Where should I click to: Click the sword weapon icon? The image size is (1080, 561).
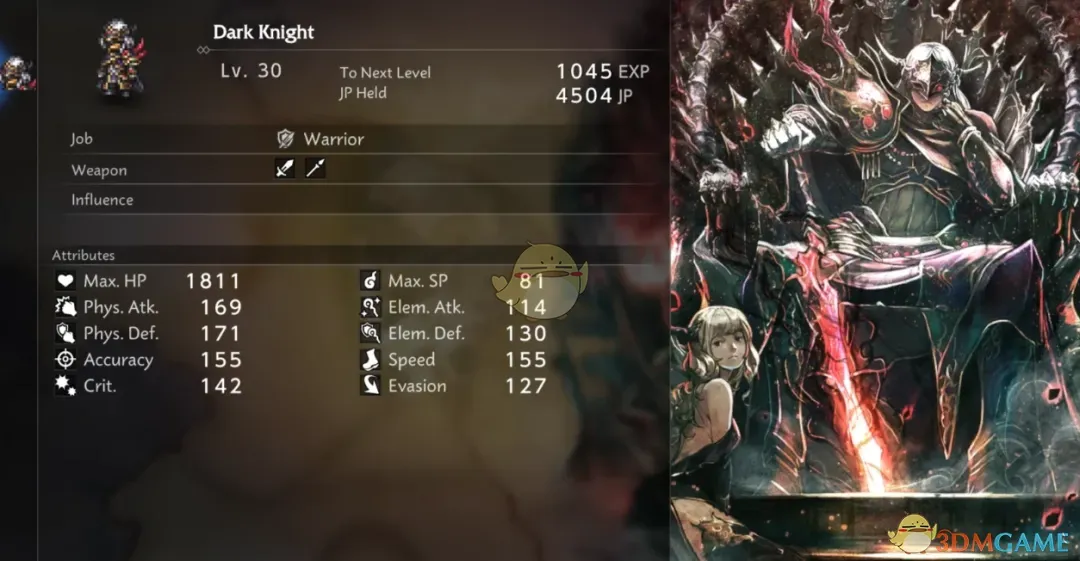pyautogui.click(x=285, y=169)
